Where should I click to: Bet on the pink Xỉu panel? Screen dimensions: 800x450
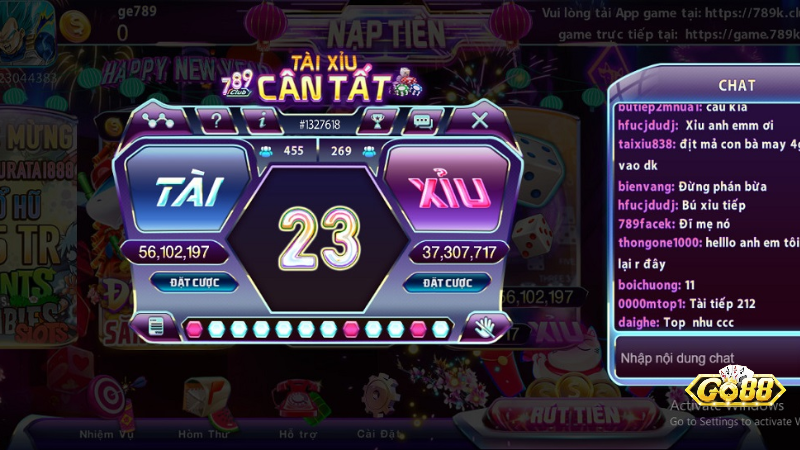tap(445, 191)
